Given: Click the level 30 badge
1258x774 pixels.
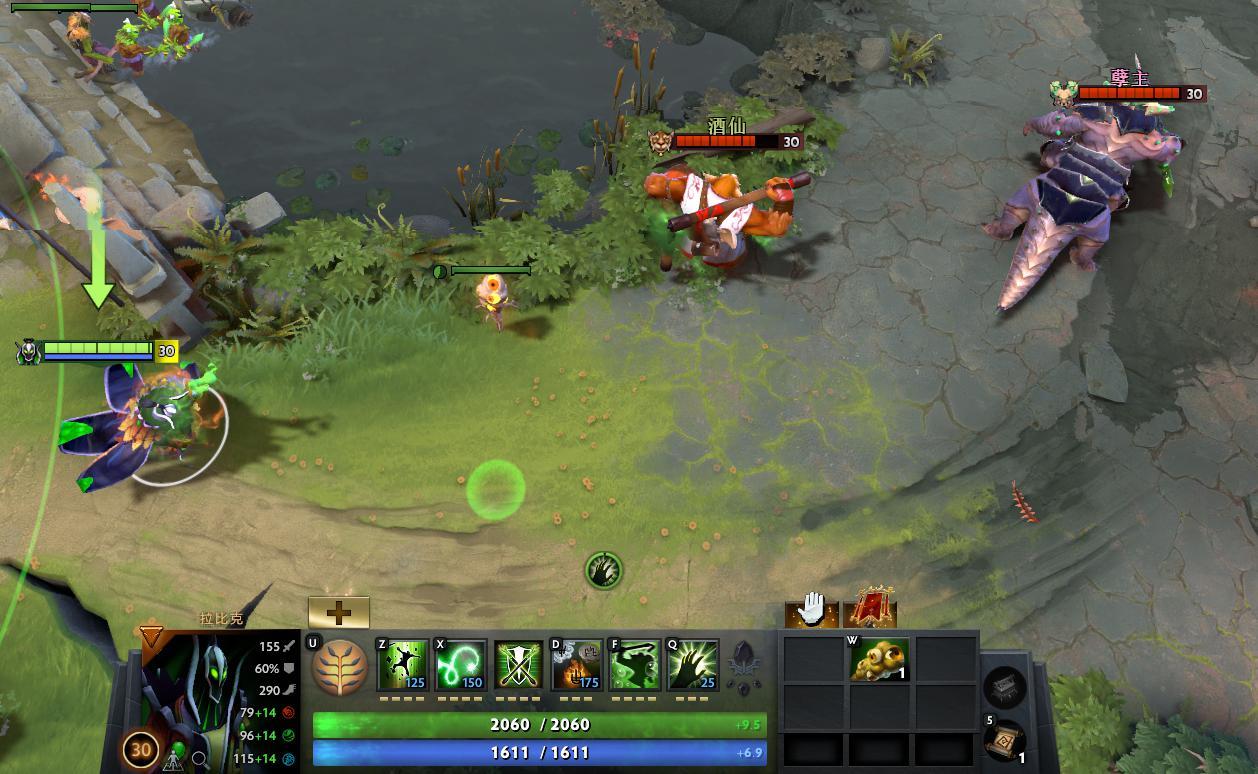Looking at the screenshot, I should tap(143, 748).
